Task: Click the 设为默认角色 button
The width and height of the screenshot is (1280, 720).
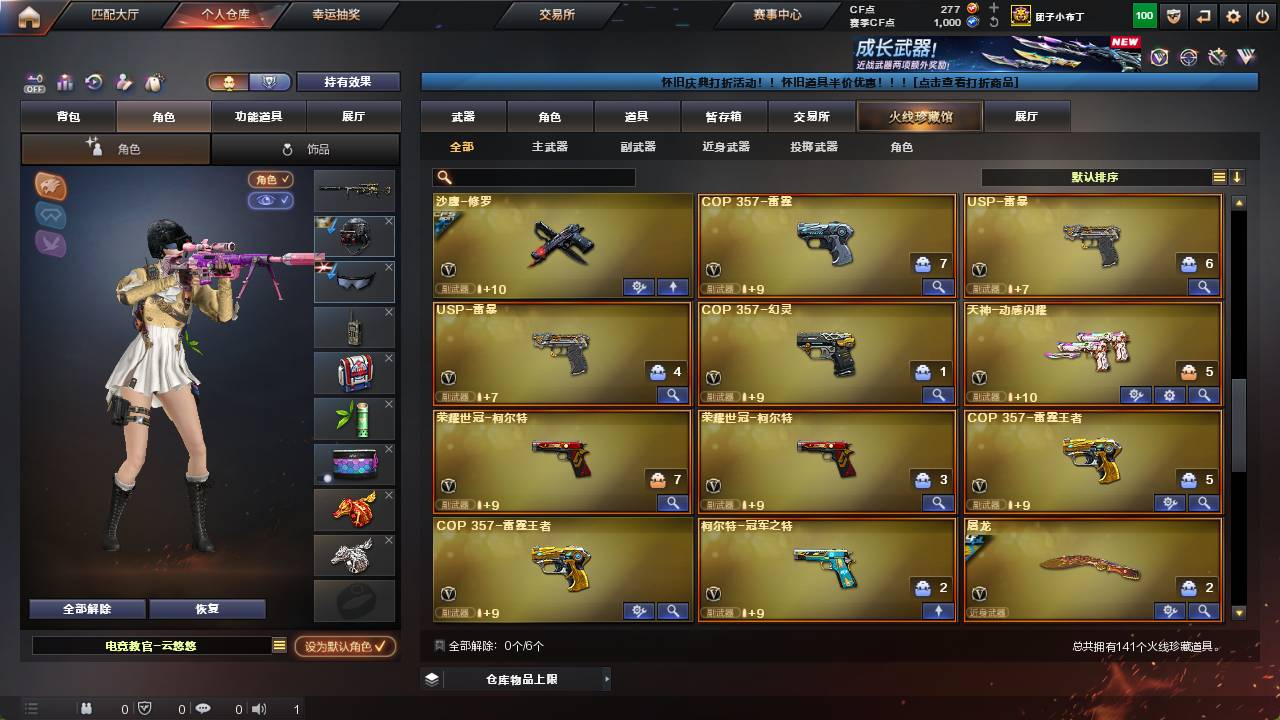Action: 346,647
